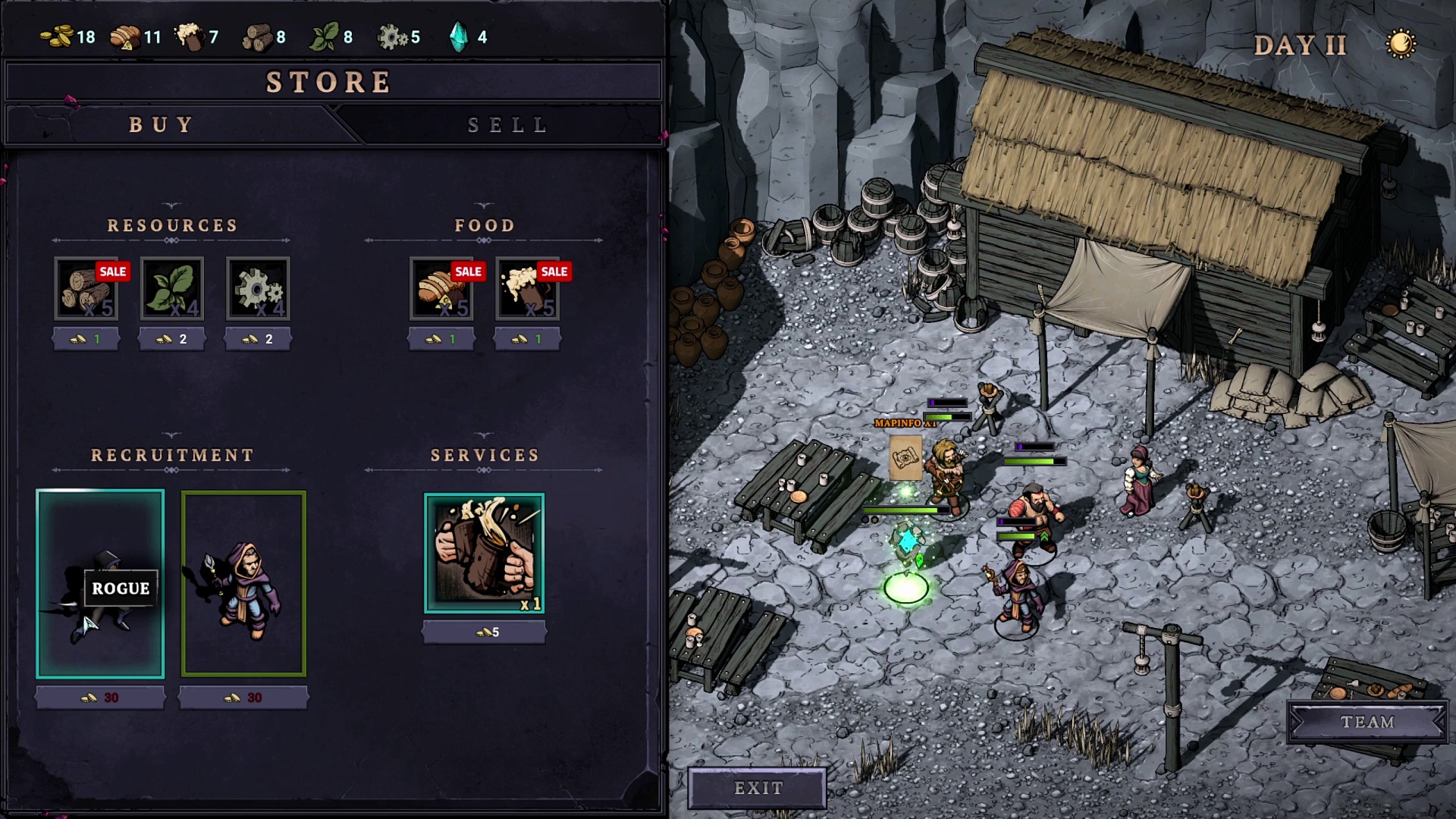Image resolution: width=1456 pixels, height=819 pixels.
Task: Open the Team panel
Action: [1367, 722]
